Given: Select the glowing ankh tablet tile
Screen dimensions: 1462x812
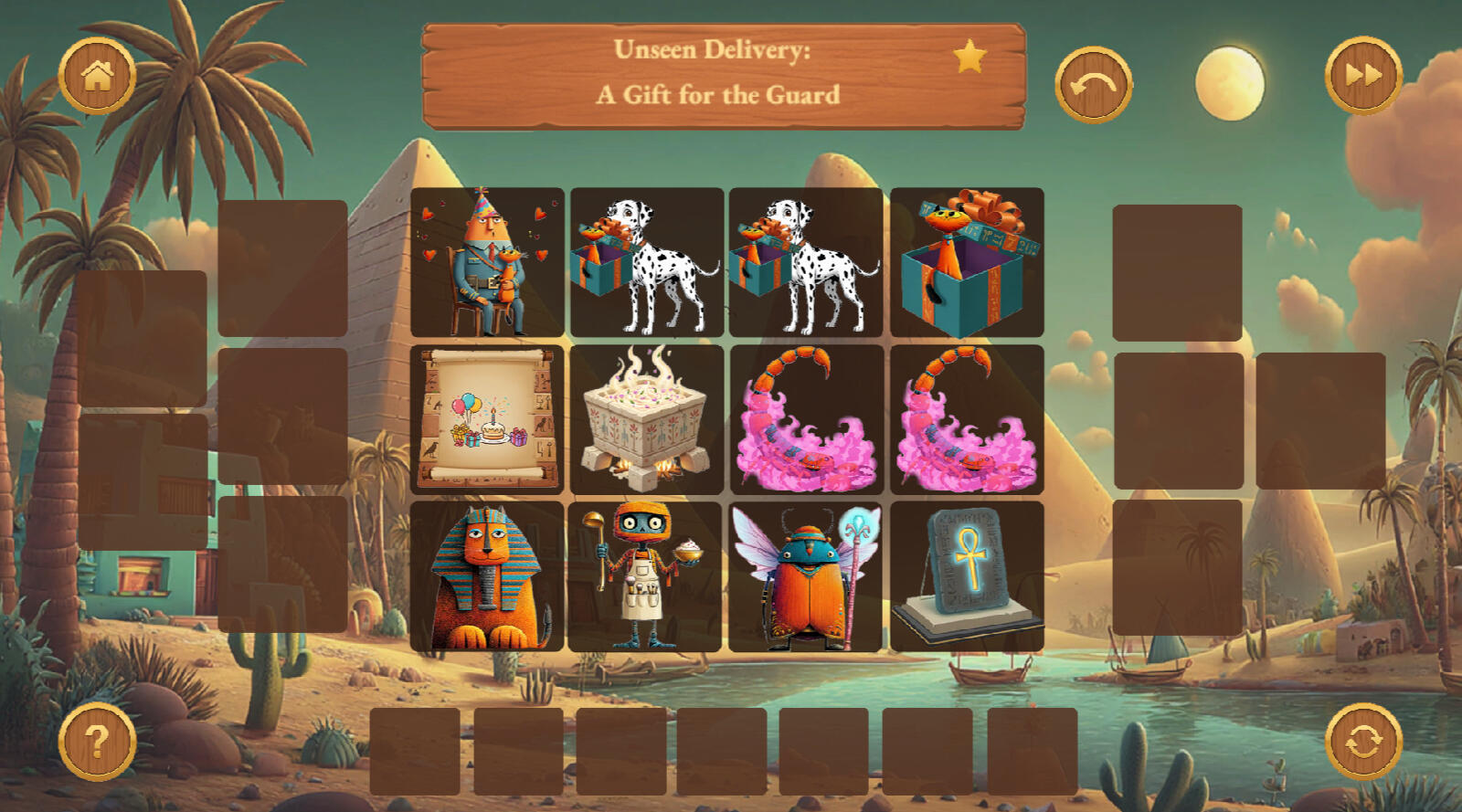Looking at the screenshot, I should (967, 576).
